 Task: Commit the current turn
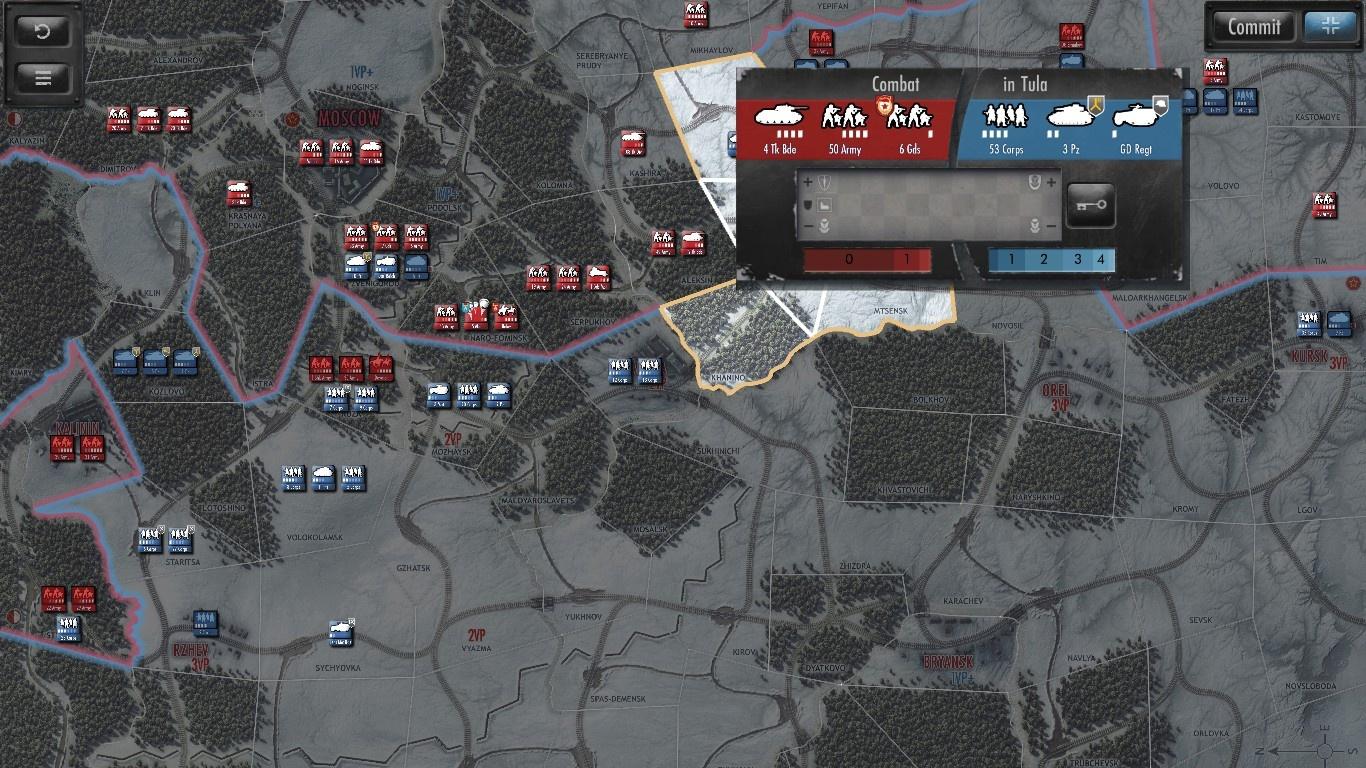coord(1254,27)
